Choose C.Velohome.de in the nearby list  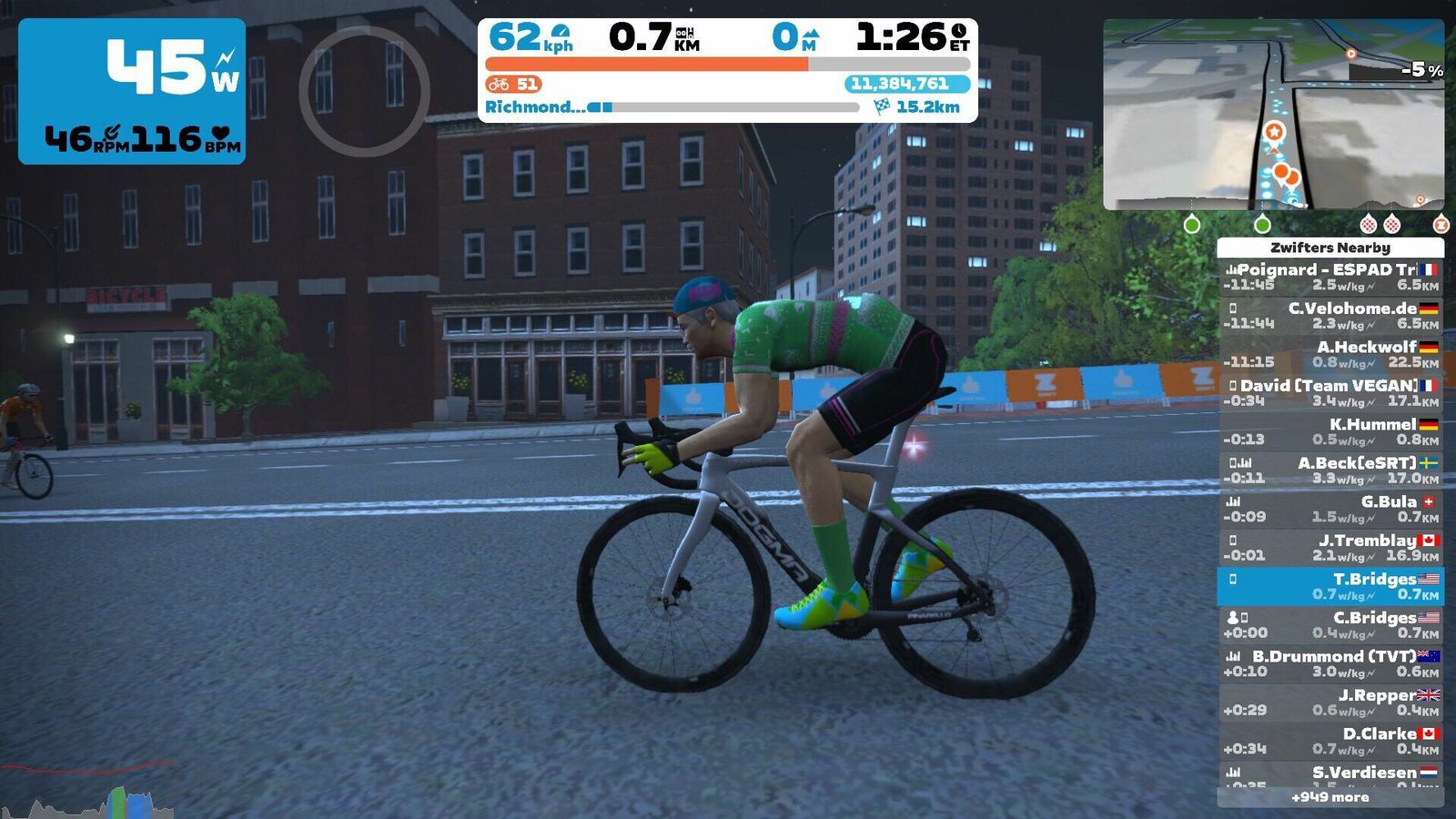point(1330,316)
